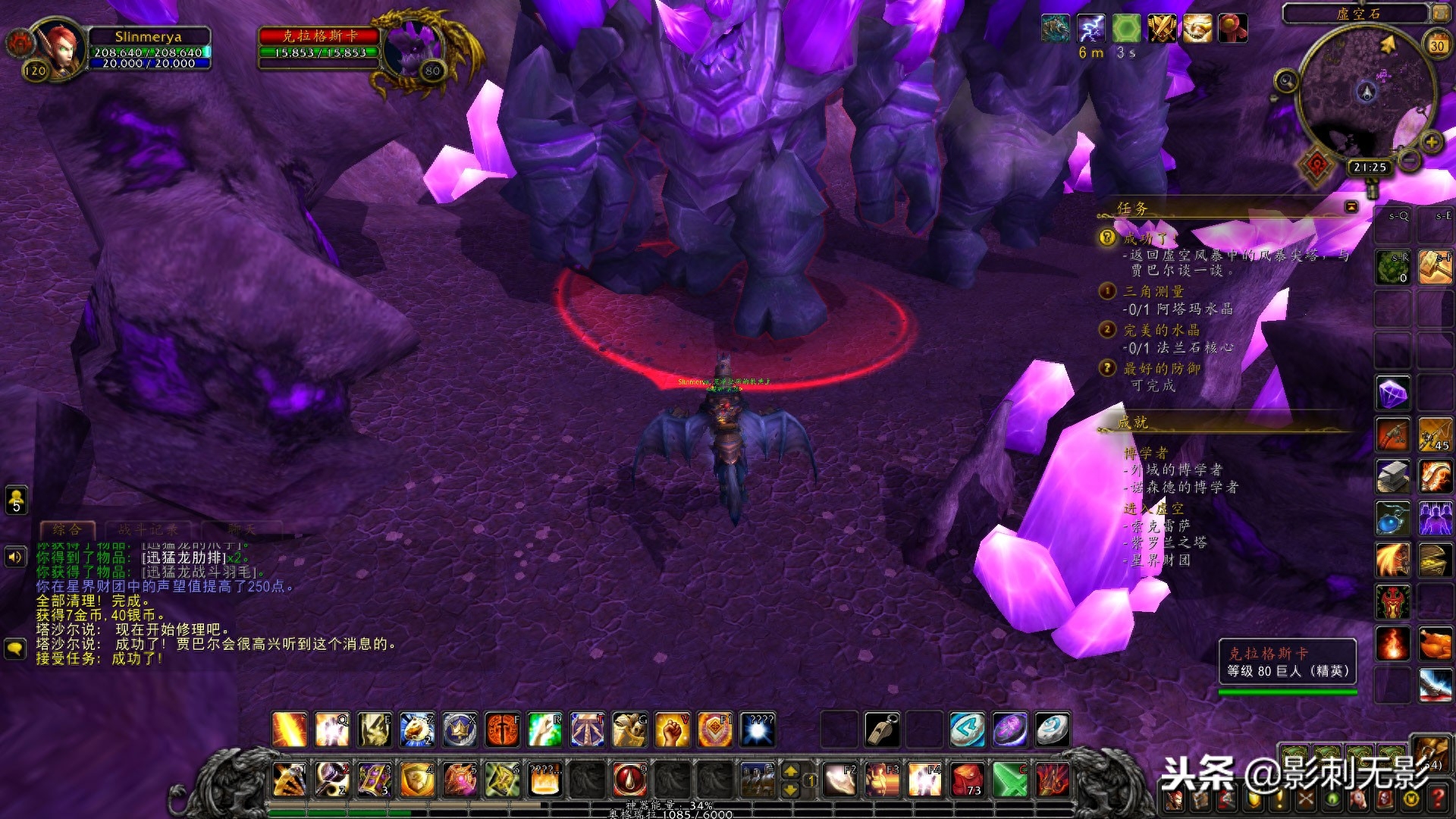Activate the golden fist ability
The image size is (1456, 819).
[672, 730]
